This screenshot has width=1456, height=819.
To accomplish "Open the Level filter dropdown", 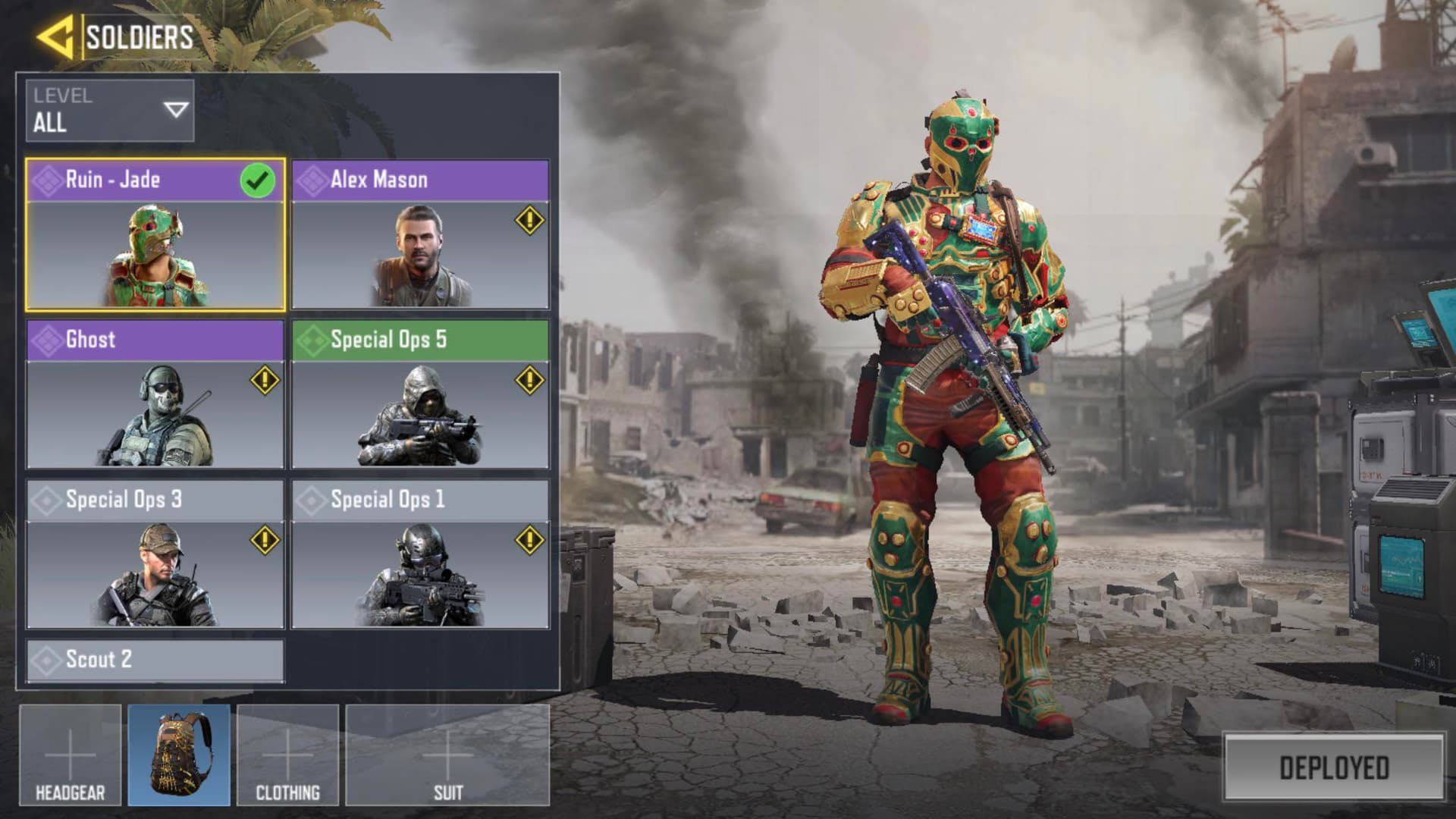I will (110, 111).
